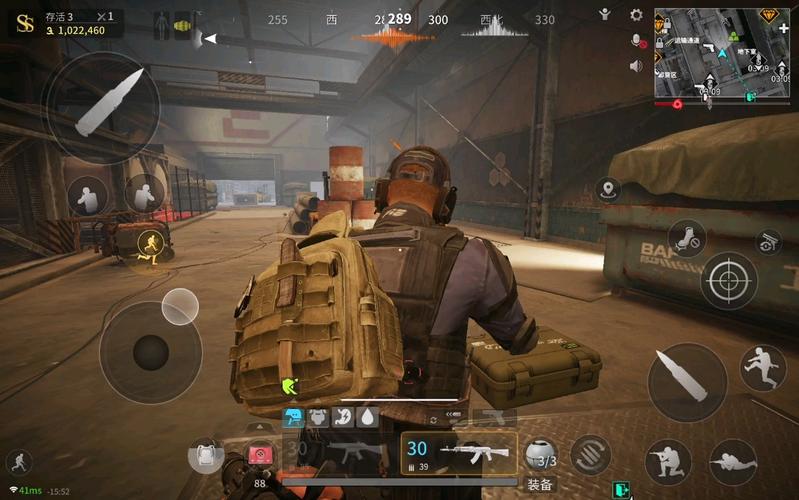Select the active rifle slot showing 30 ammo
Image resolution: width=799 pixels, height=500 pixels.
(459, 452)
